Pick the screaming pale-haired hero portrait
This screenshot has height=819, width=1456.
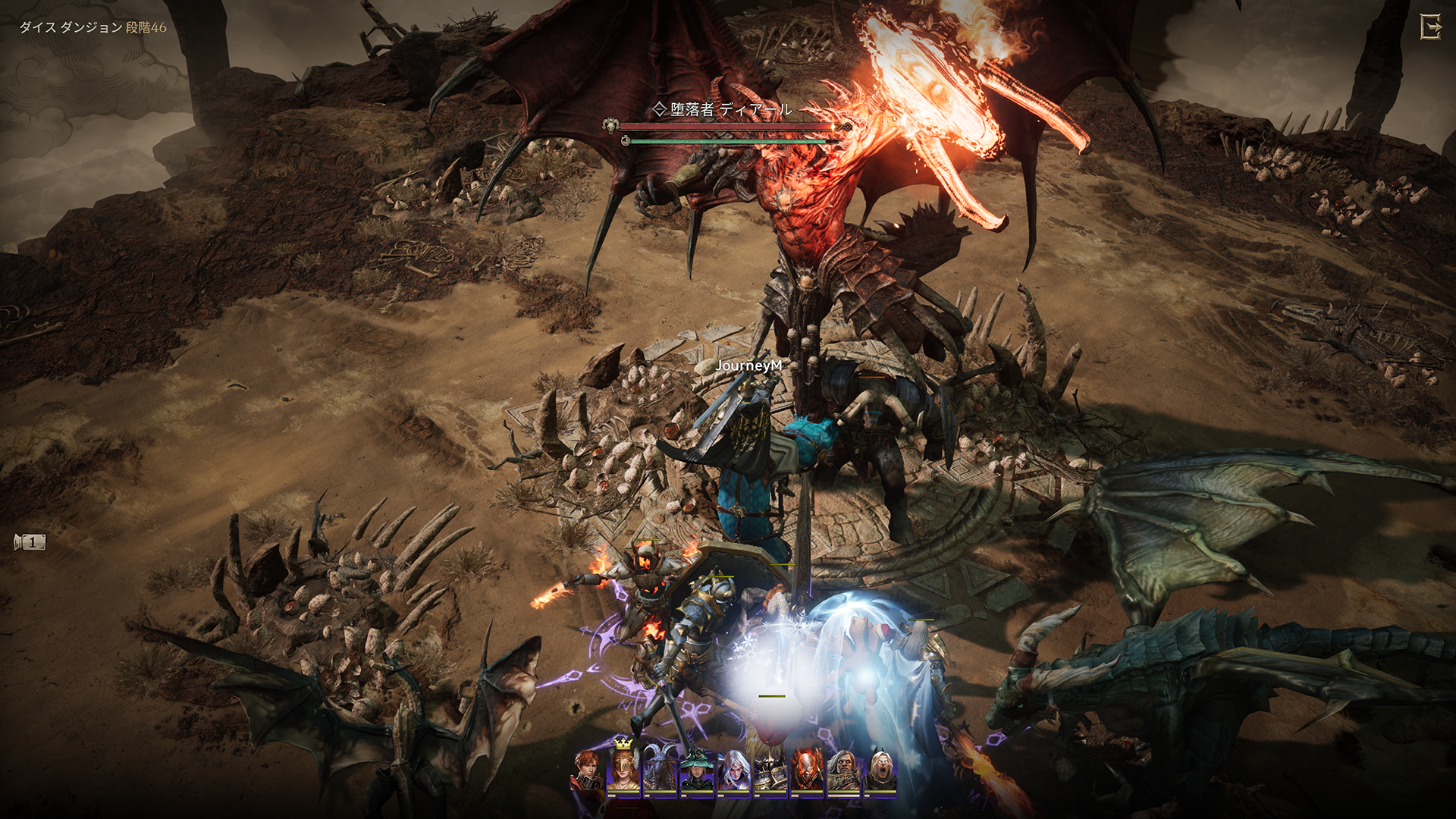[x=880, y=770]
